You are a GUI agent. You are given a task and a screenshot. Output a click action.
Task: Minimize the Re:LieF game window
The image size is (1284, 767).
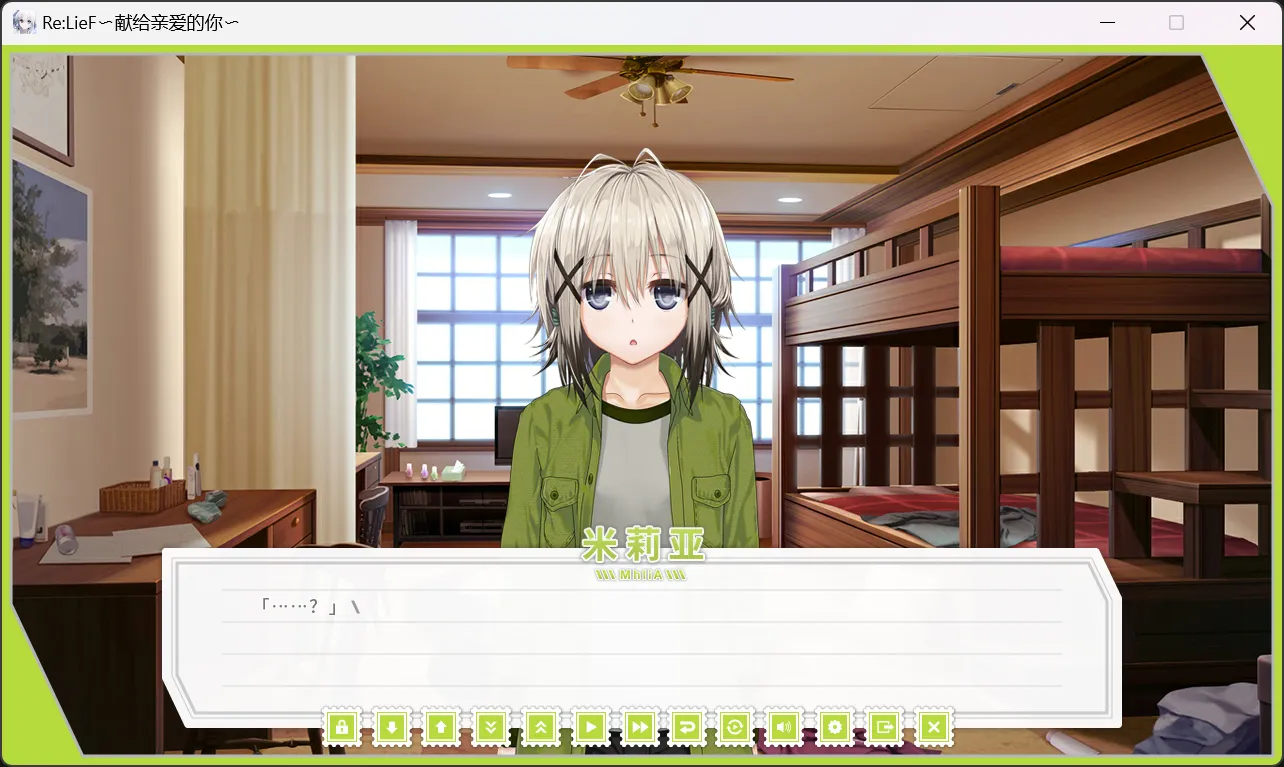click(x=1106, y=22)
